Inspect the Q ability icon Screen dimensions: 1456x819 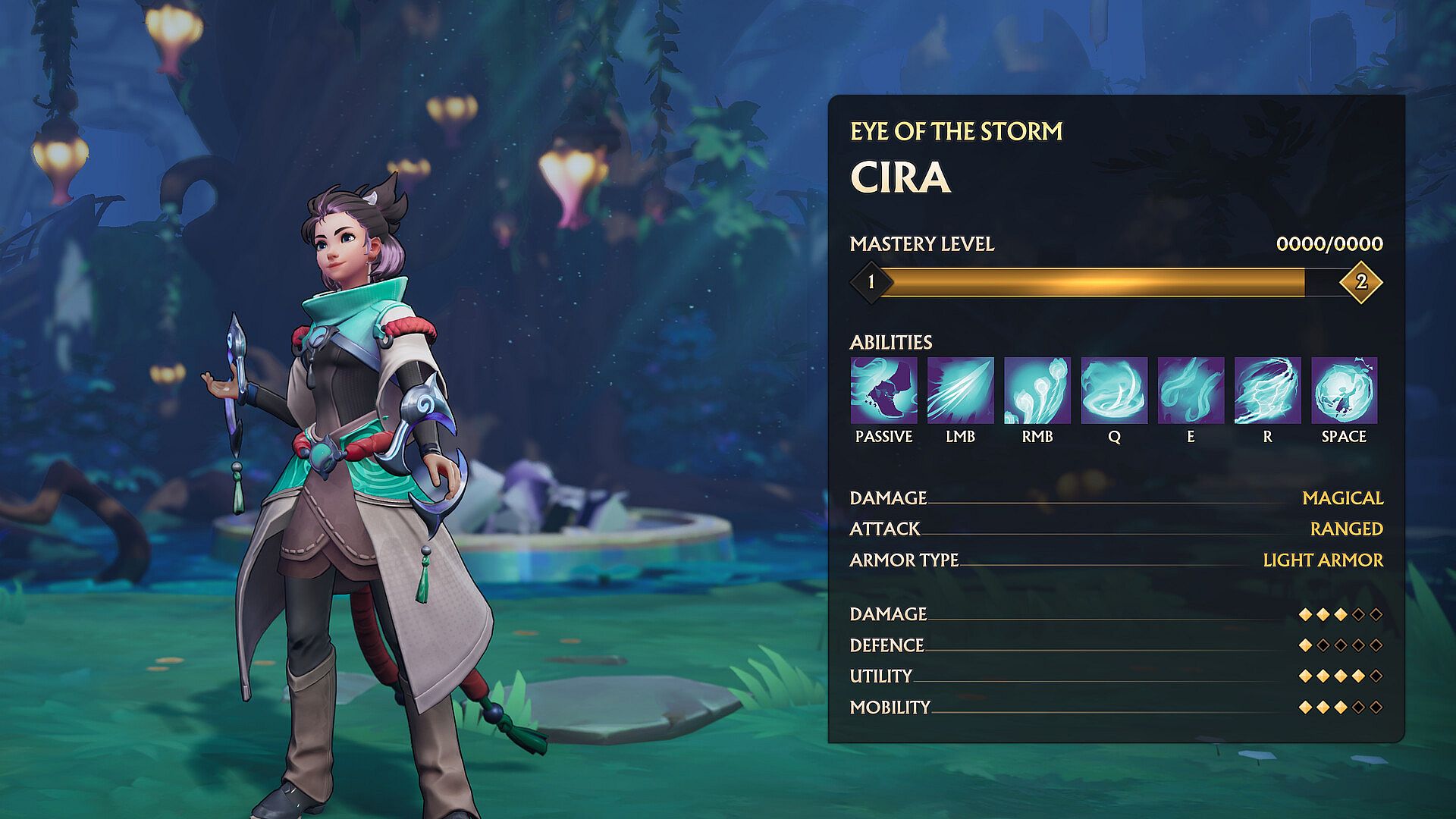tap(1114, 390)
